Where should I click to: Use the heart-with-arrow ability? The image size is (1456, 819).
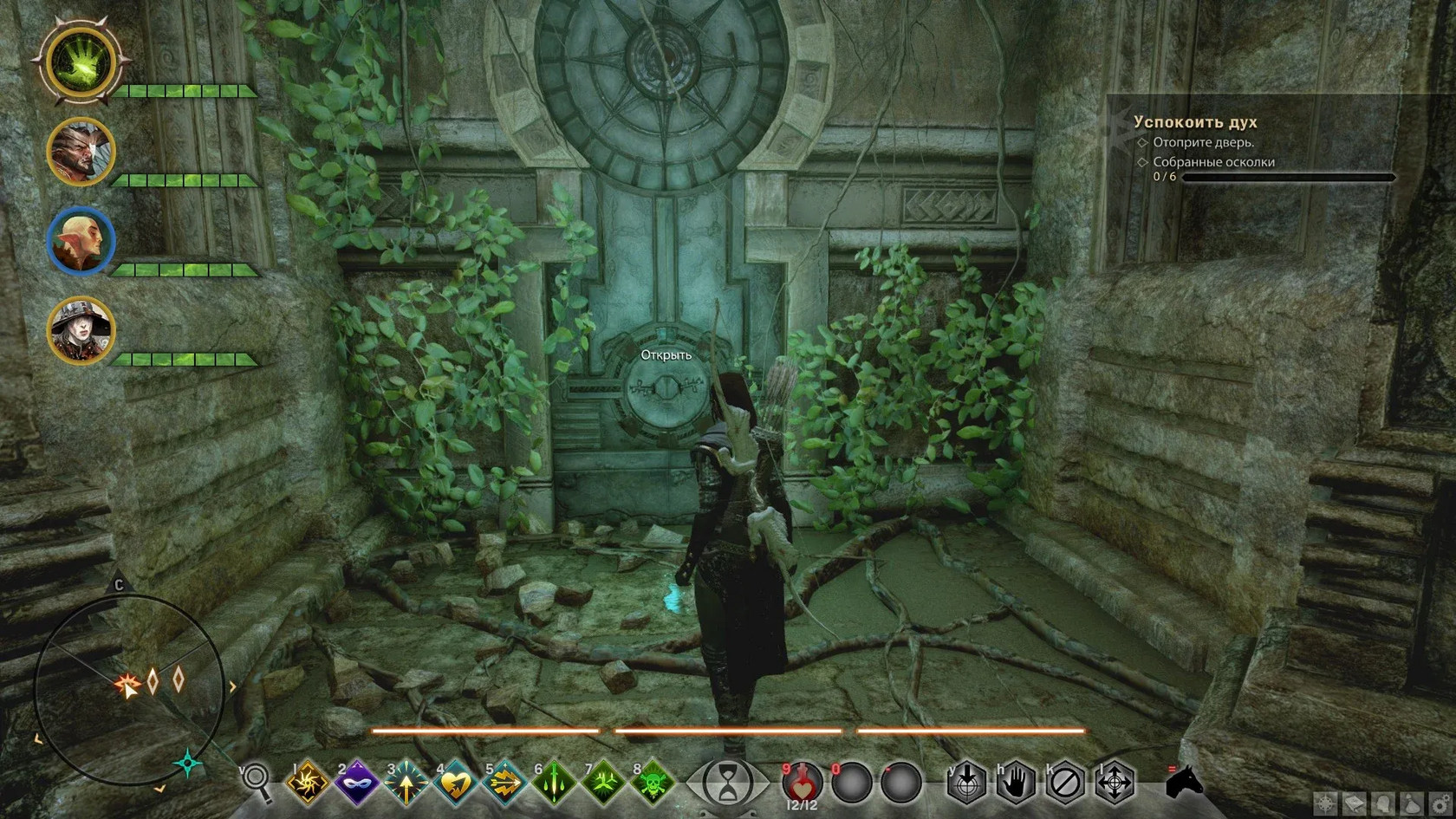(455, 783)
